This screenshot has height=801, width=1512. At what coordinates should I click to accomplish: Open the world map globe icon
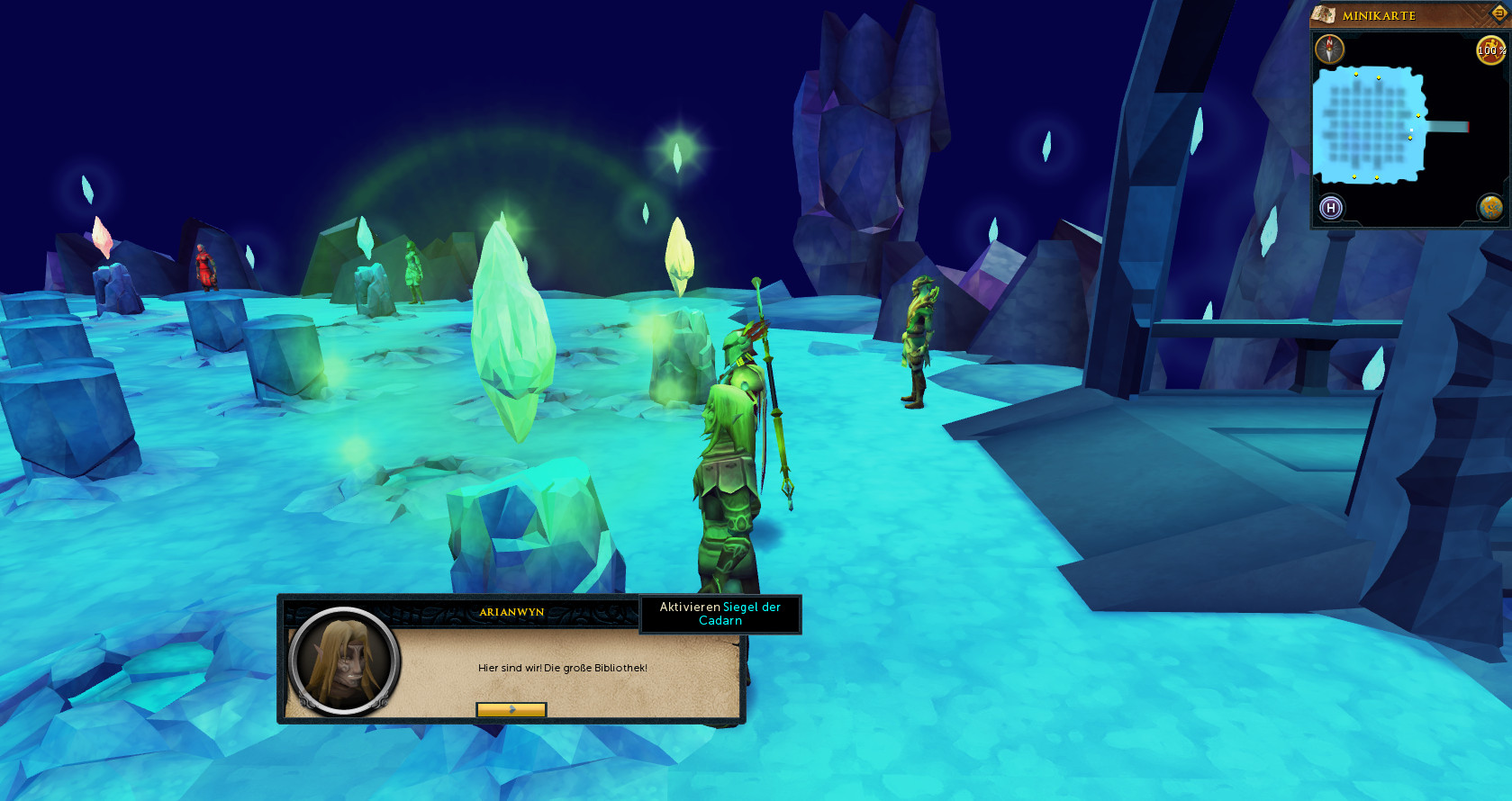1490,208
